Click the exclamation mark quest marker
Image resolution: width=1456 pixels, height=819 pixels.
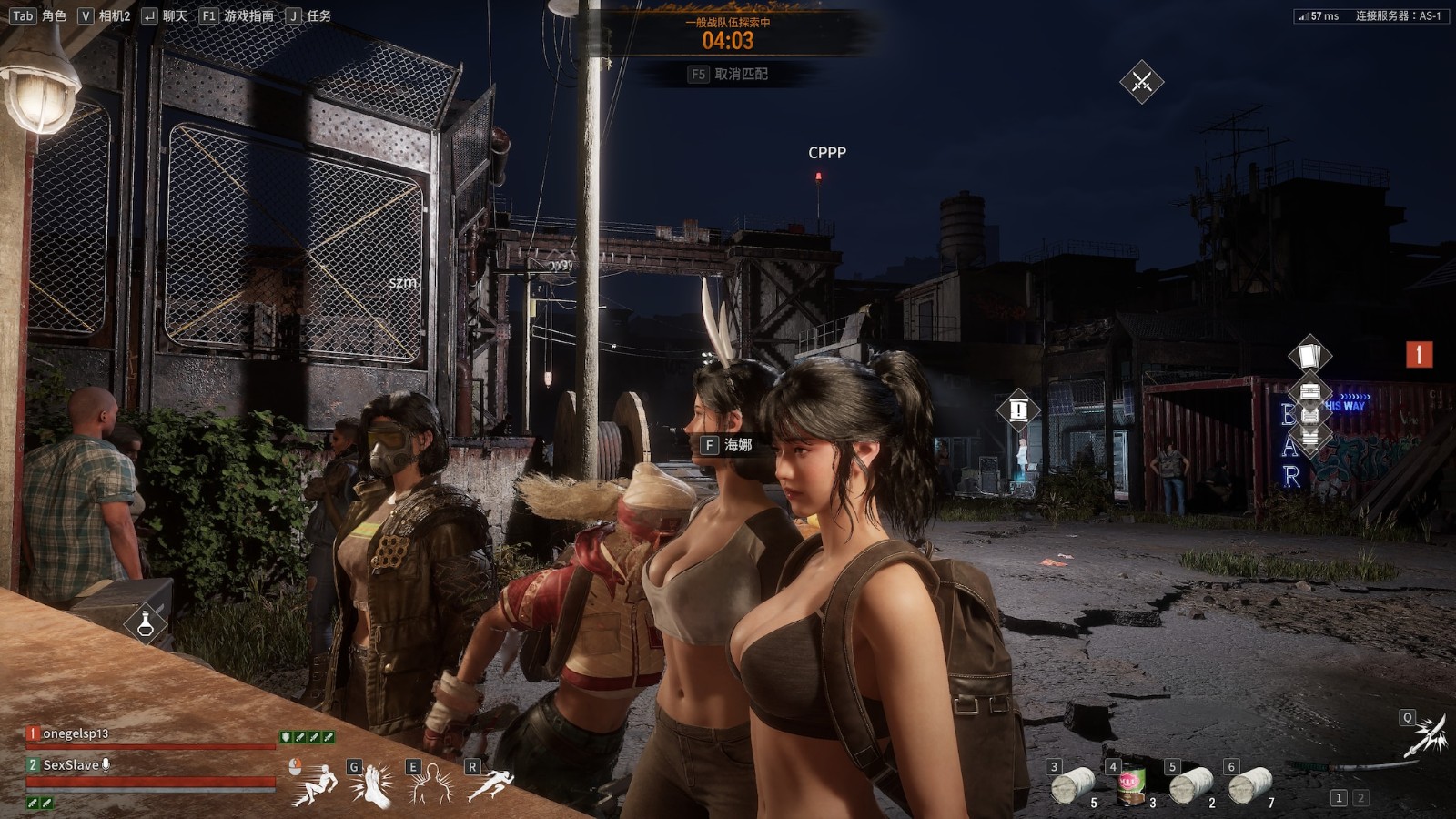click(x=1018, y=409)
